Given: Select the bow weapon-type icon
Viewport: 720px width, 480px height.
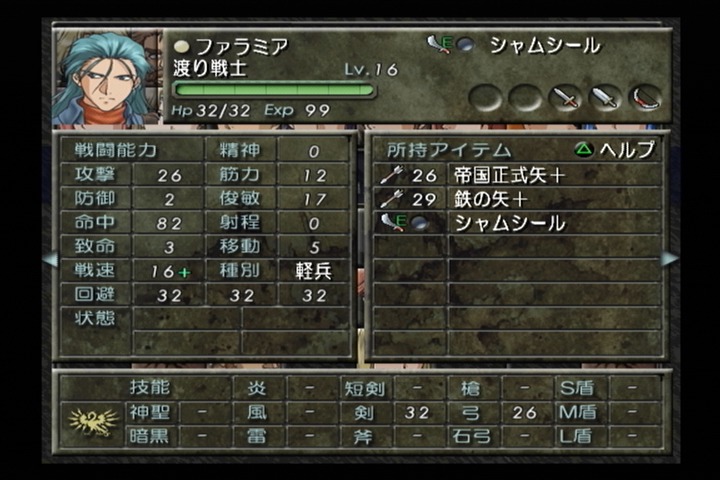Looking at the screenshot, I should click(x=646, y=98).
